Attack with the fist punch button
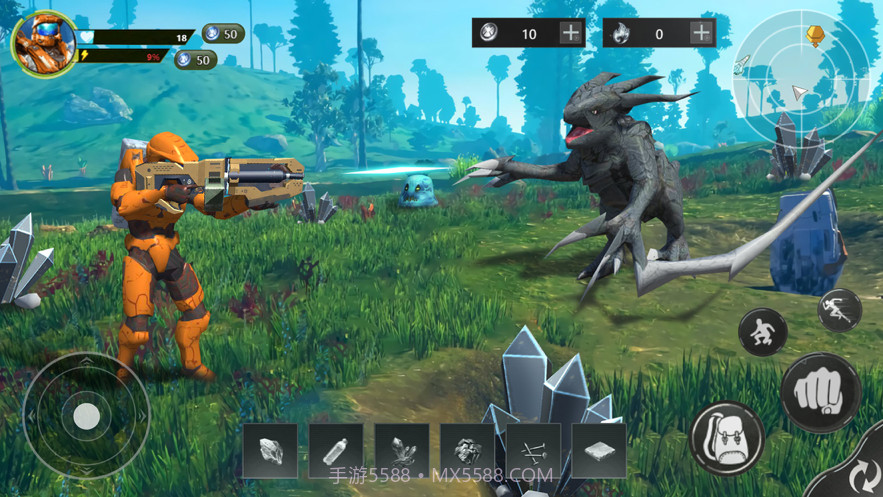This screenshot has width=883, height=497. [821, 393]
